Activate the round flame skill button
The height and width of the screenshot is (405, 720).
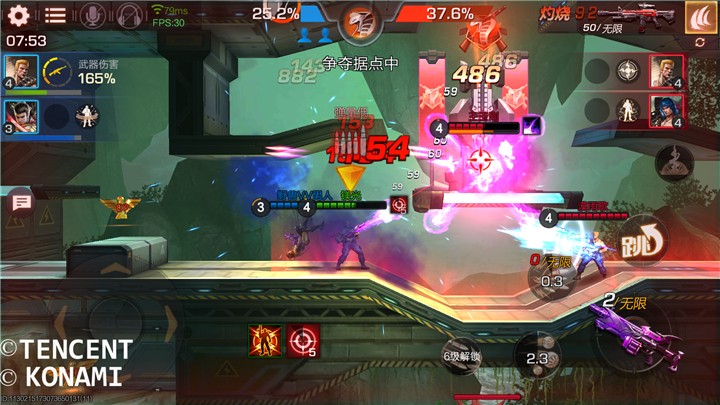pyautogui.click(x=675, y=160)
